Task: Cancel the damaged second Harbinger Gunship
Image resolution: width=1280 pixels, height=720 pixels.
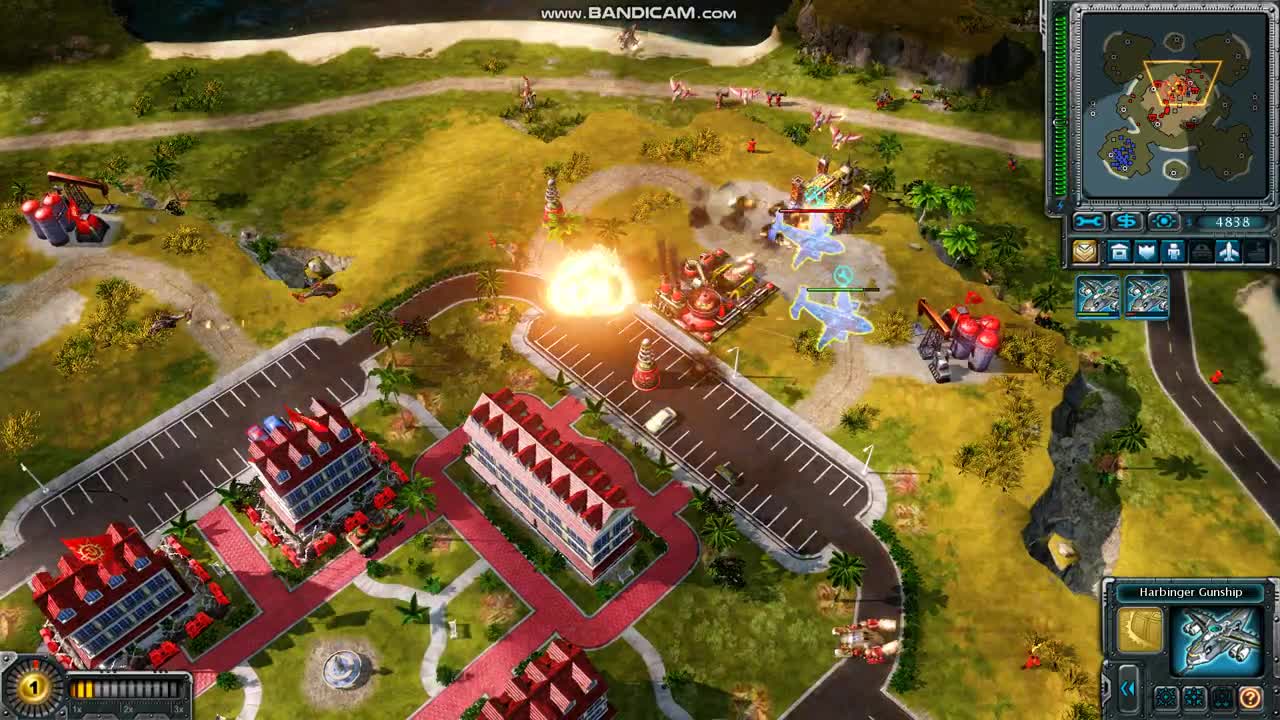Action: [1147, 297]
